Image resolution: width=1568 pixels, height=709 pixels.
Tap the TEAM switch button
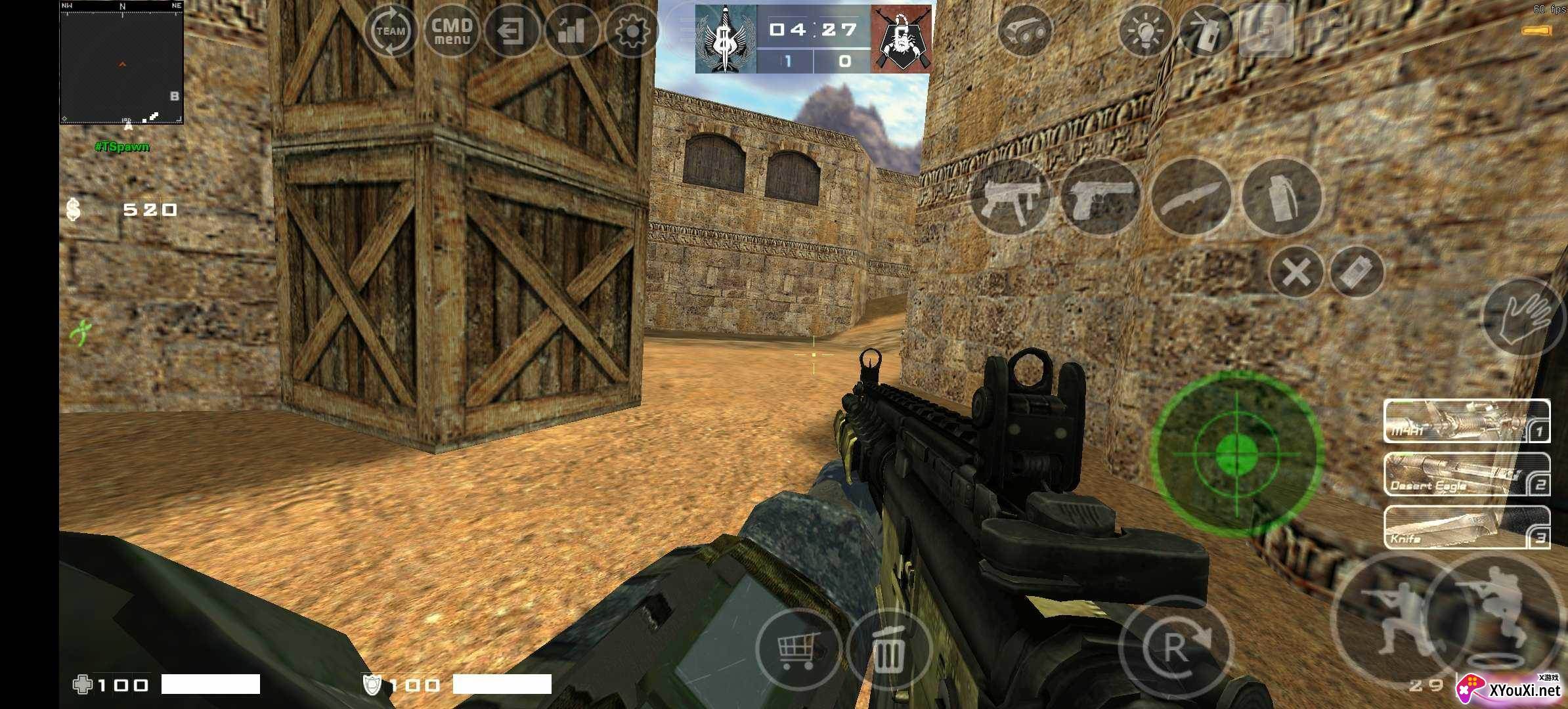[x=390, y=31]
